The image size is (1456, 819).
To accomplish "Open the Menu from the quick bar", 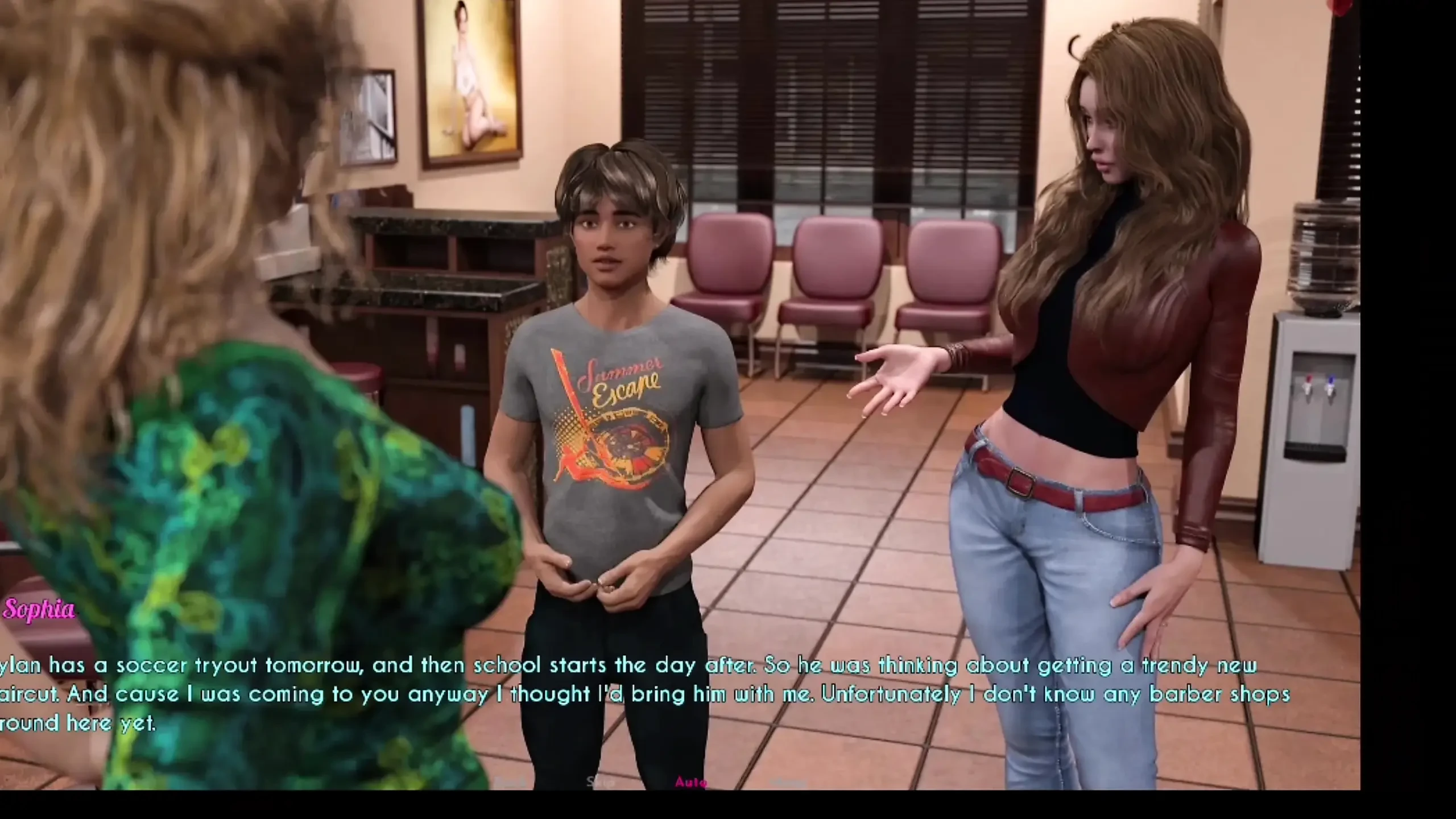I will [x=789, y=783].
